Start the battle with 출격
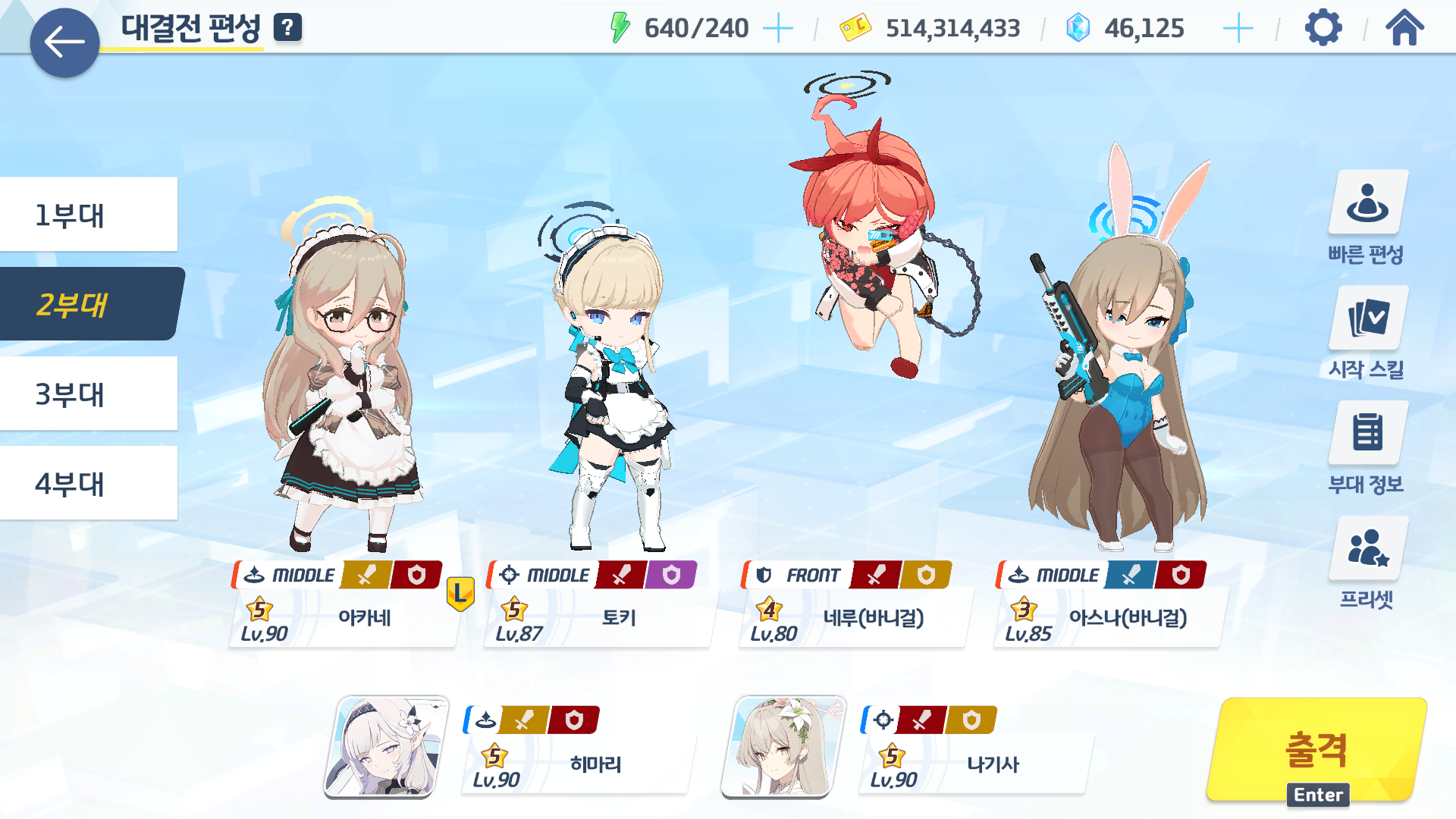 pos(1316,749)
